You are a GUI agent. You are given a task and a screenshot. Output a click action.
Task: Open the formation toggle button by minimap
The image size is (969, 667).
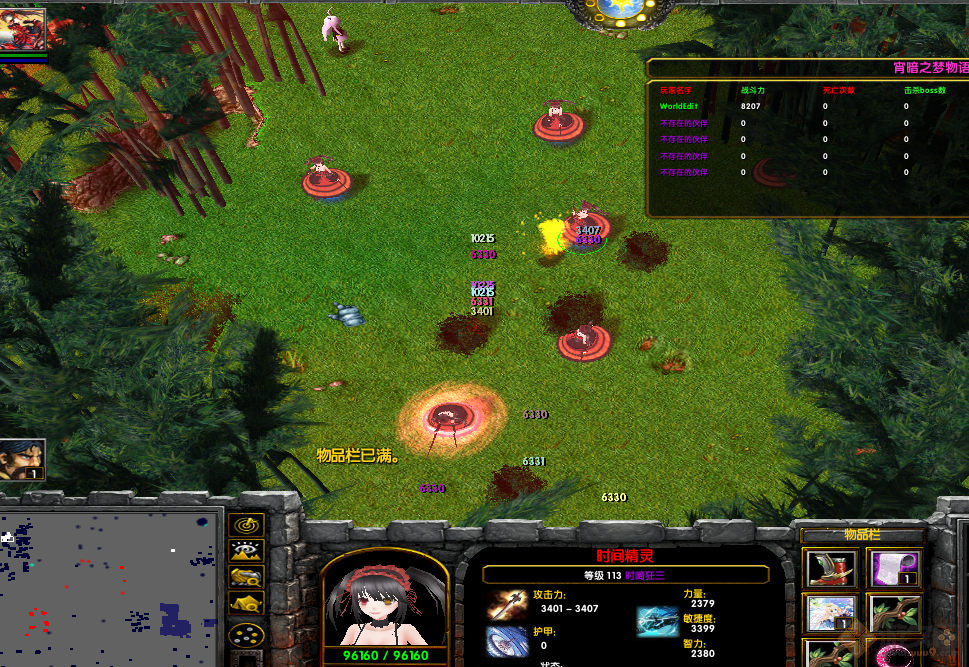(x=246, y=634)
